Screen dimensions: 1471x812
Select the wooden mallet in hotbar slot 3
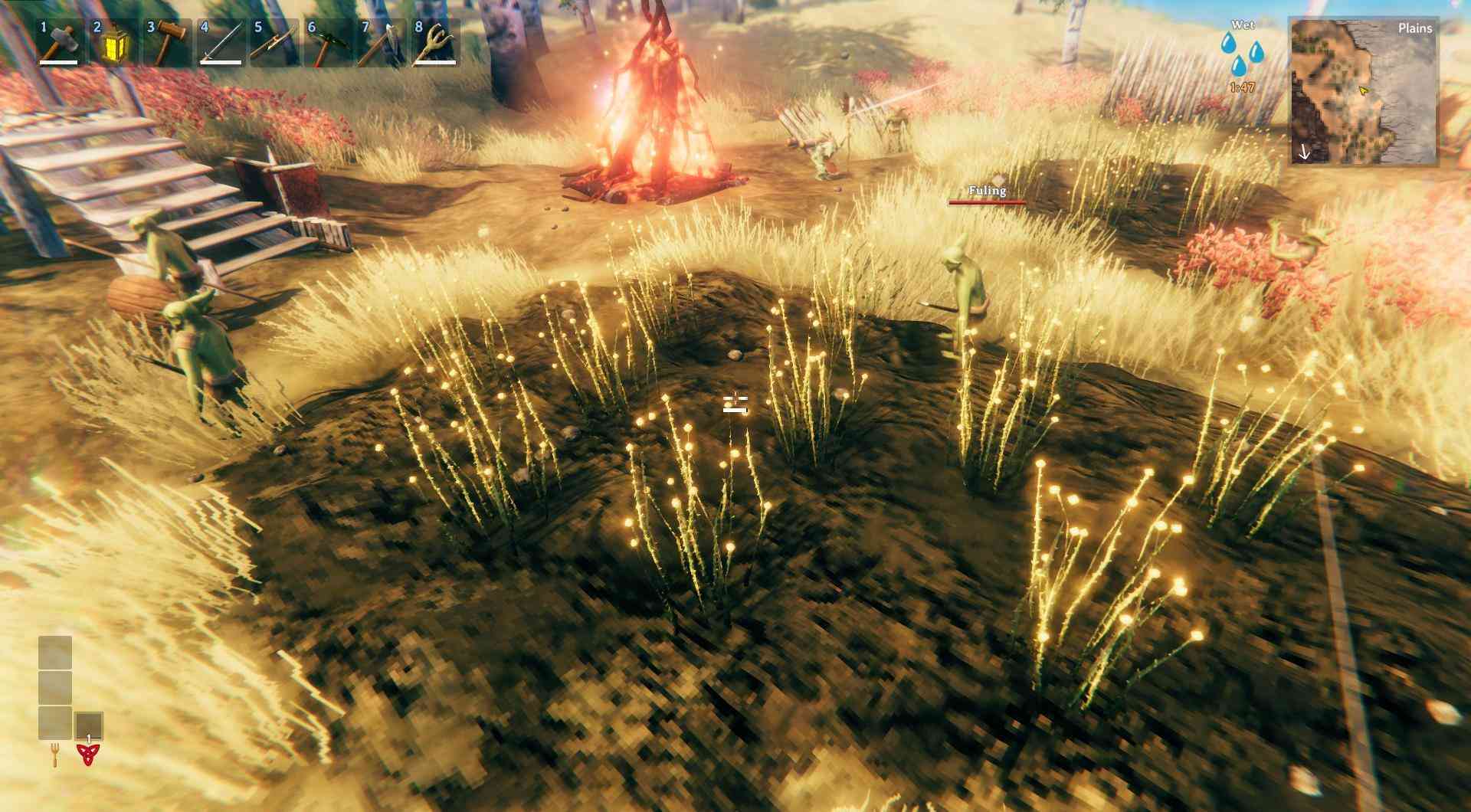165,43
